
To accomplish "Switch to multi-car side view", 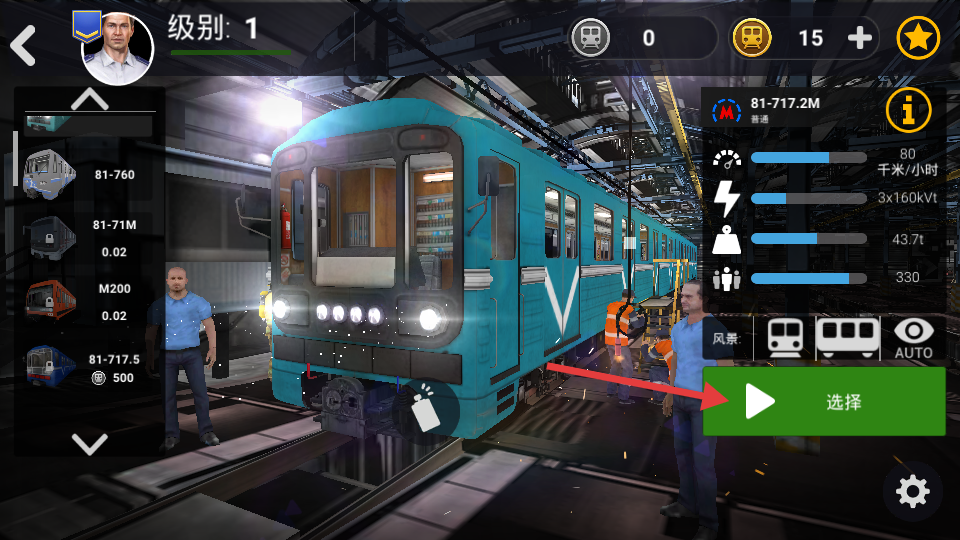I will pos(847,337).
